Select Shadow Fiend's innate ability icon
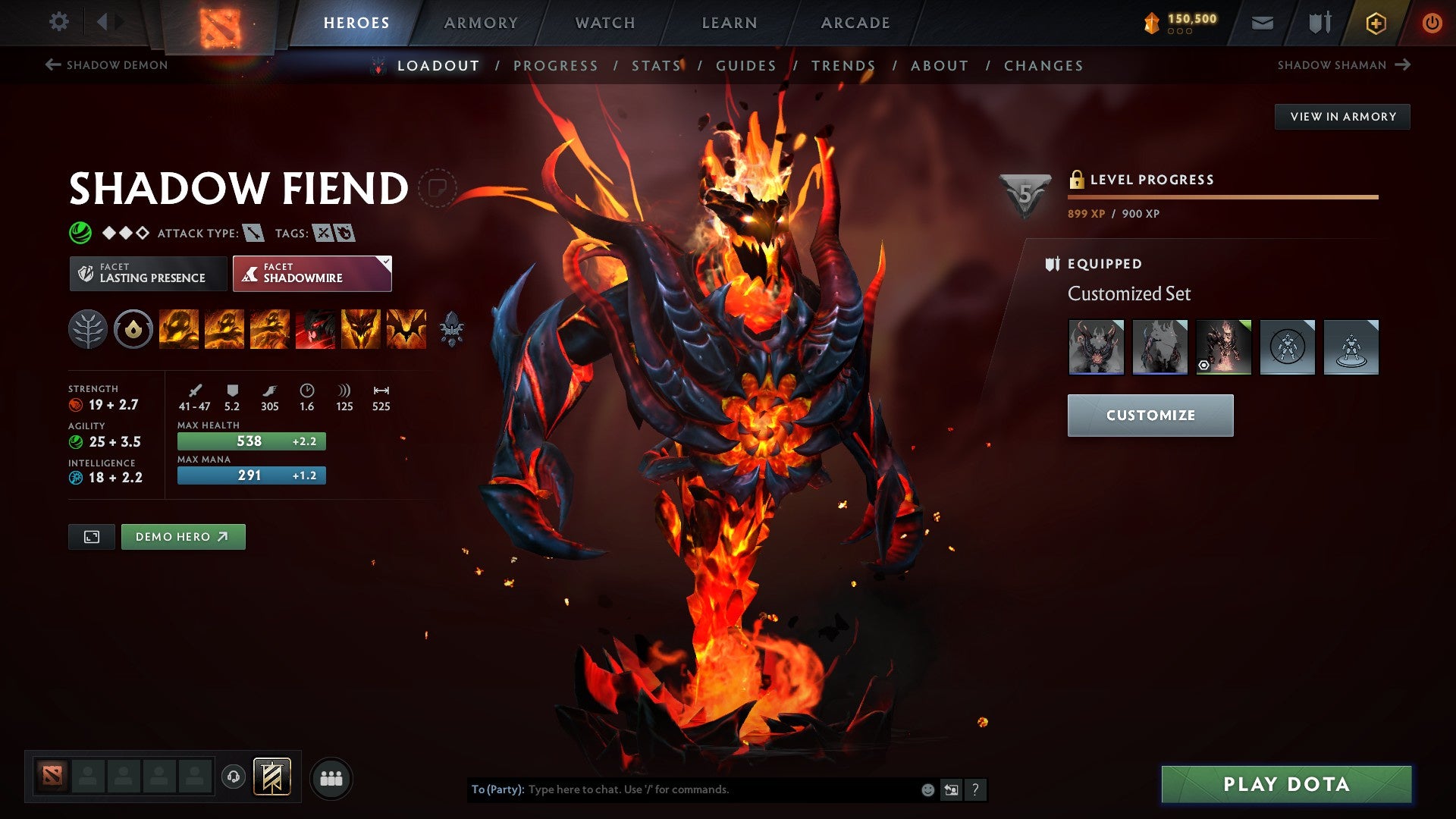Image resolution: width=1456 pixels, height=819 pixels. pos(133,329)
